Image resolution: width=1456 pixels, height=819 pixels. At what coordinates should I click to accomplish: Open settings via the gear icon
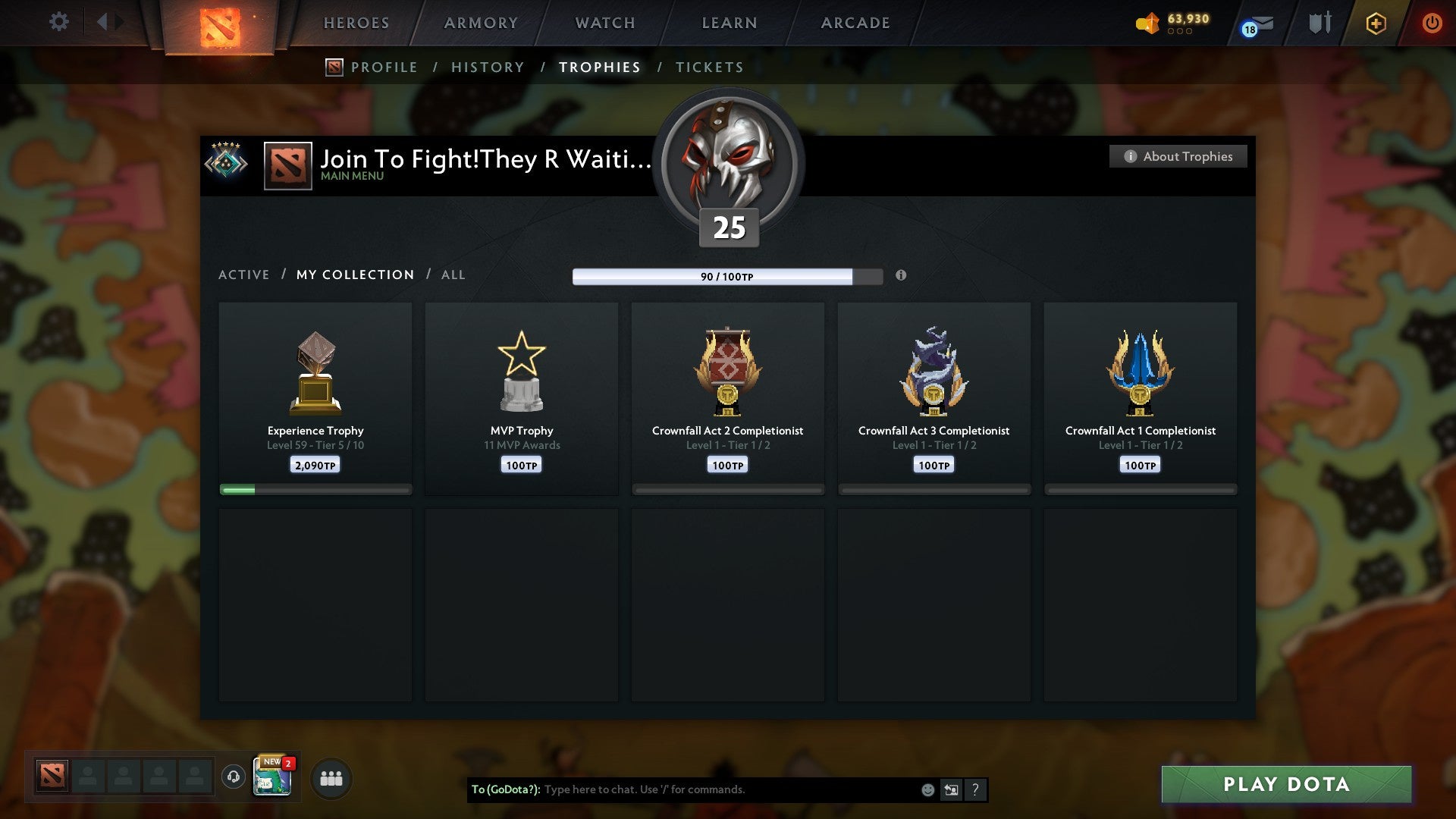coord(59,22)
